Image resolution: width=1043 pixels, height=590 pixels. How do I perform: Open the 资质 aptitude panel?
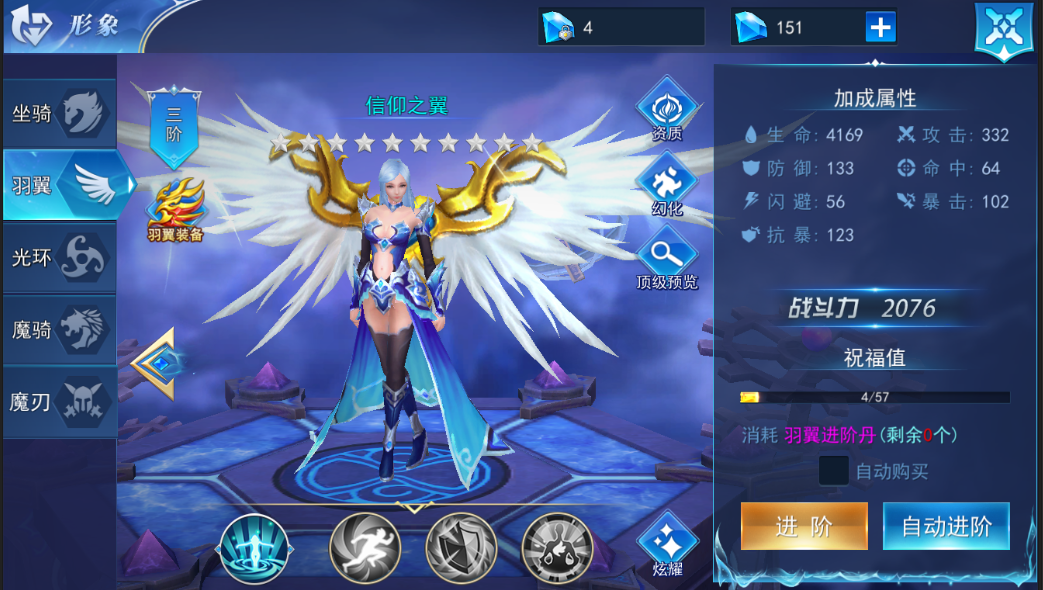[x=667, y=109]
